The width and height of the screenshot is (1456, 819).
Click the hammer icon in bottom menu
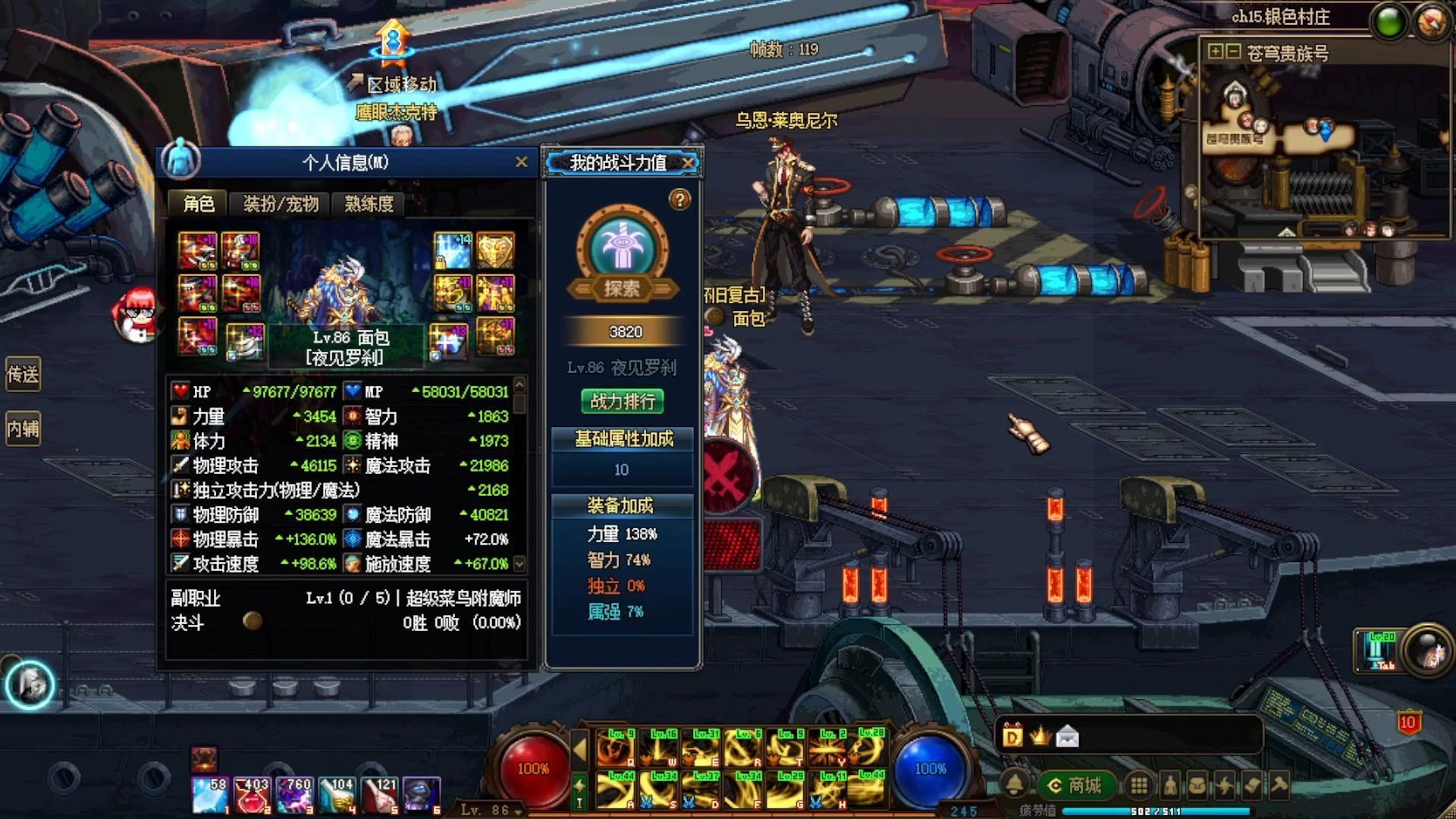1280,786
